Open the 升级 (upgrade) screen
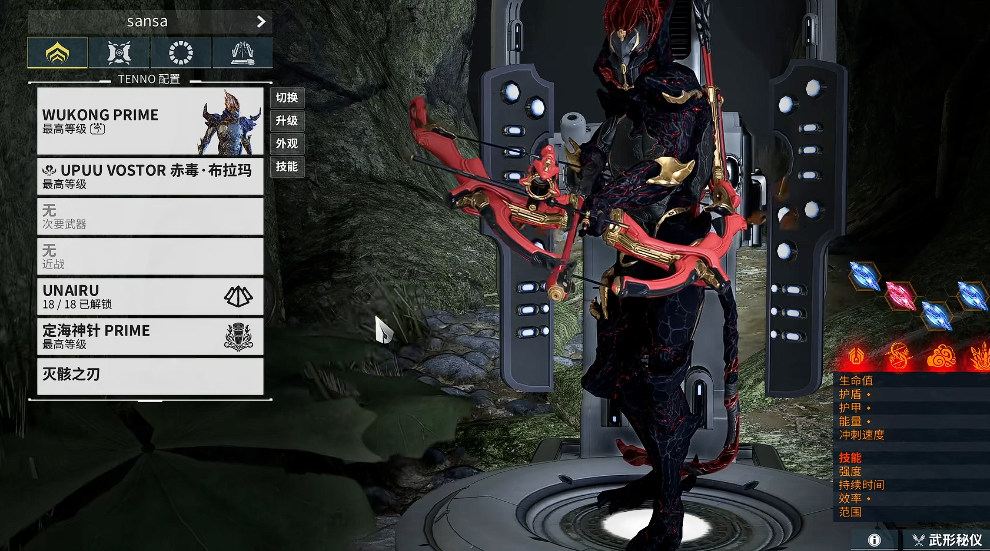This screenshot has height=551, width=990. pyautogui.click(x=287, y=121)
